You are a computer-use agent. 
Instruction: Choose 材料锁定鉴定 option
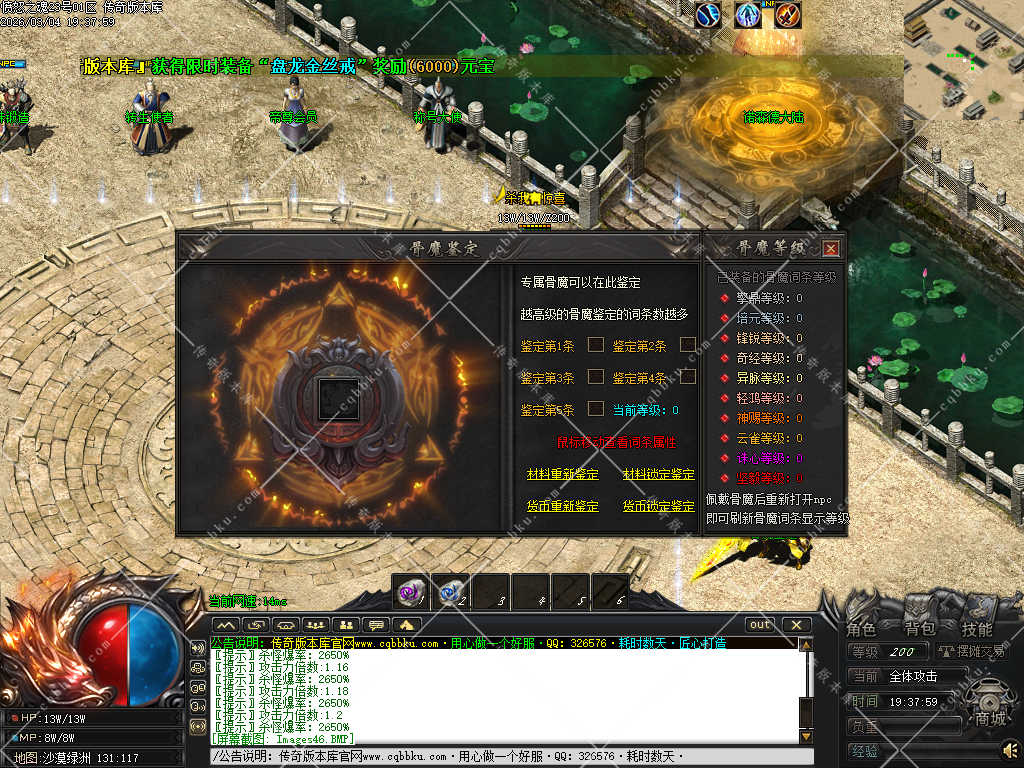pyautogui.click(x=658, y=474)
